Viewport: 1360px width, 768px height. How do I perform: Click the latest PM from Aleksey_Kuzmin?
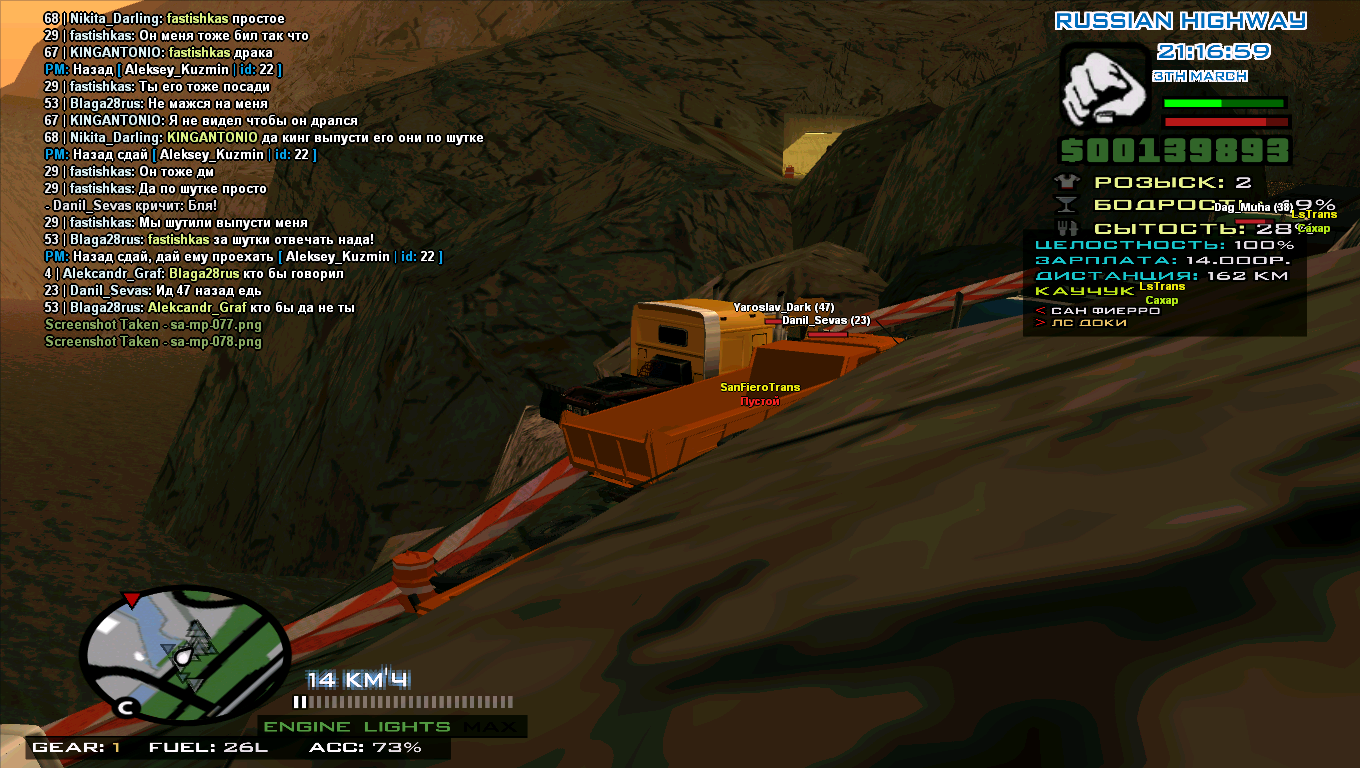[x=243, y=257]
